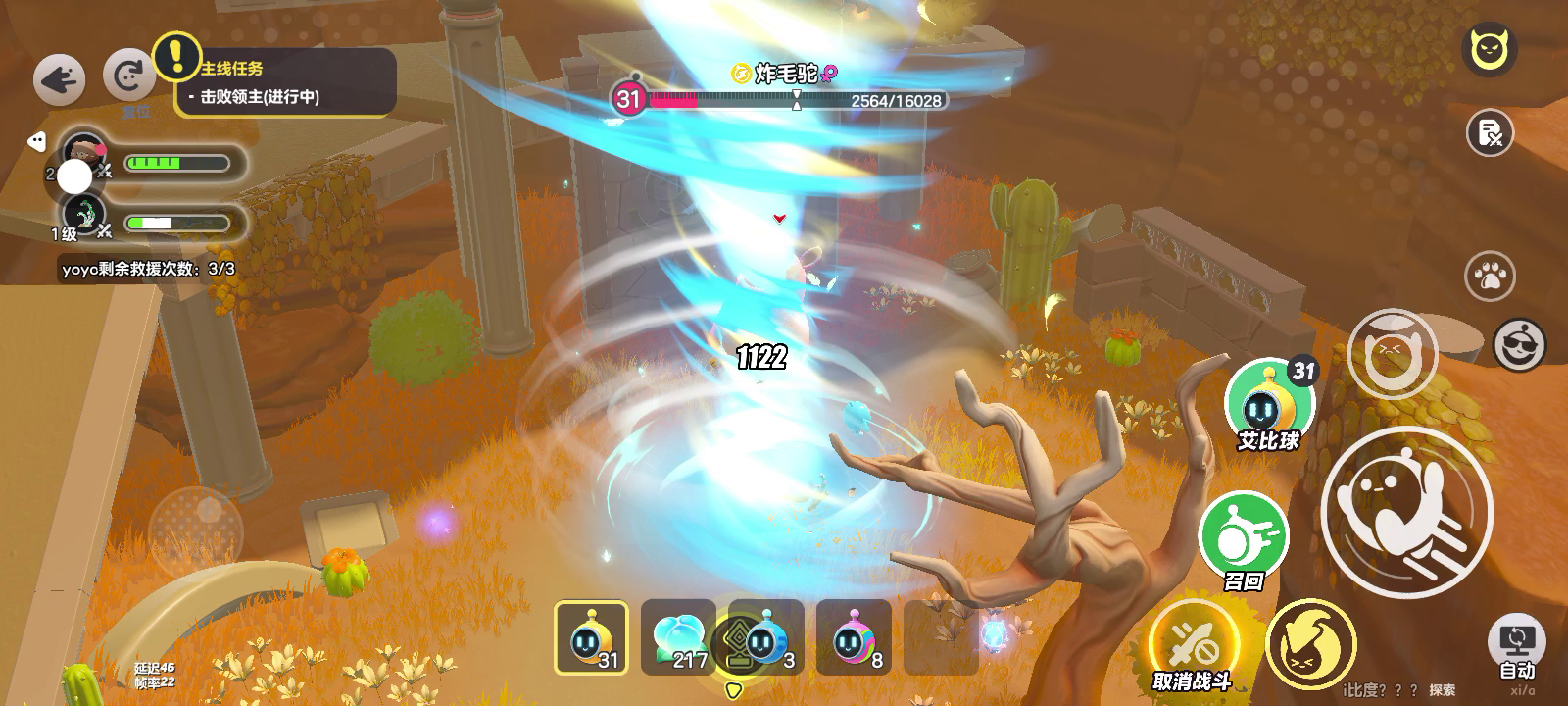Select the yellow capture ball slot with 31
1568x706 pixels.
pyautogui.click(x=591, y=637)
